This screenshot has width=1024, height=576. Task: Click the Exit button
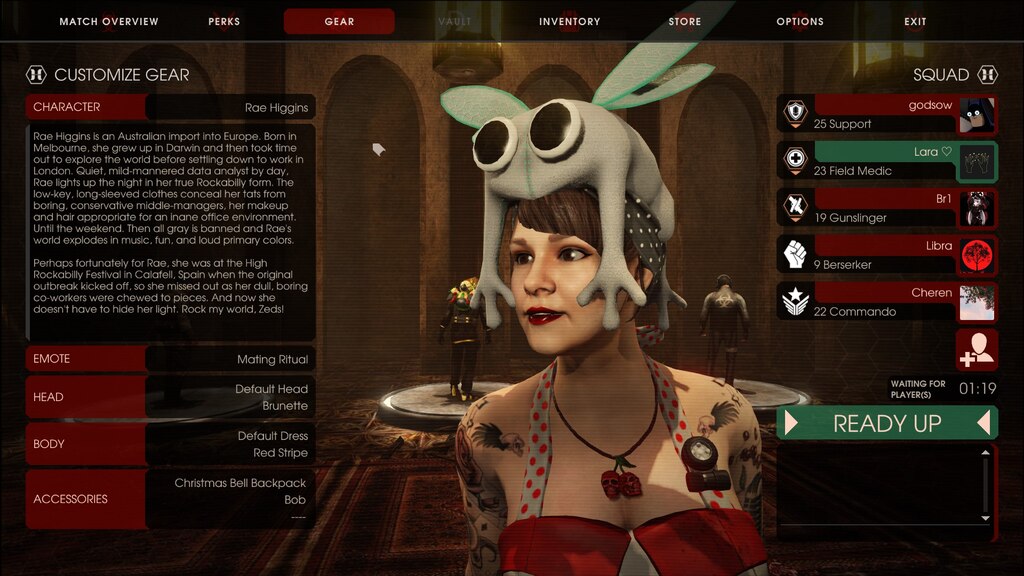point(915,21)
